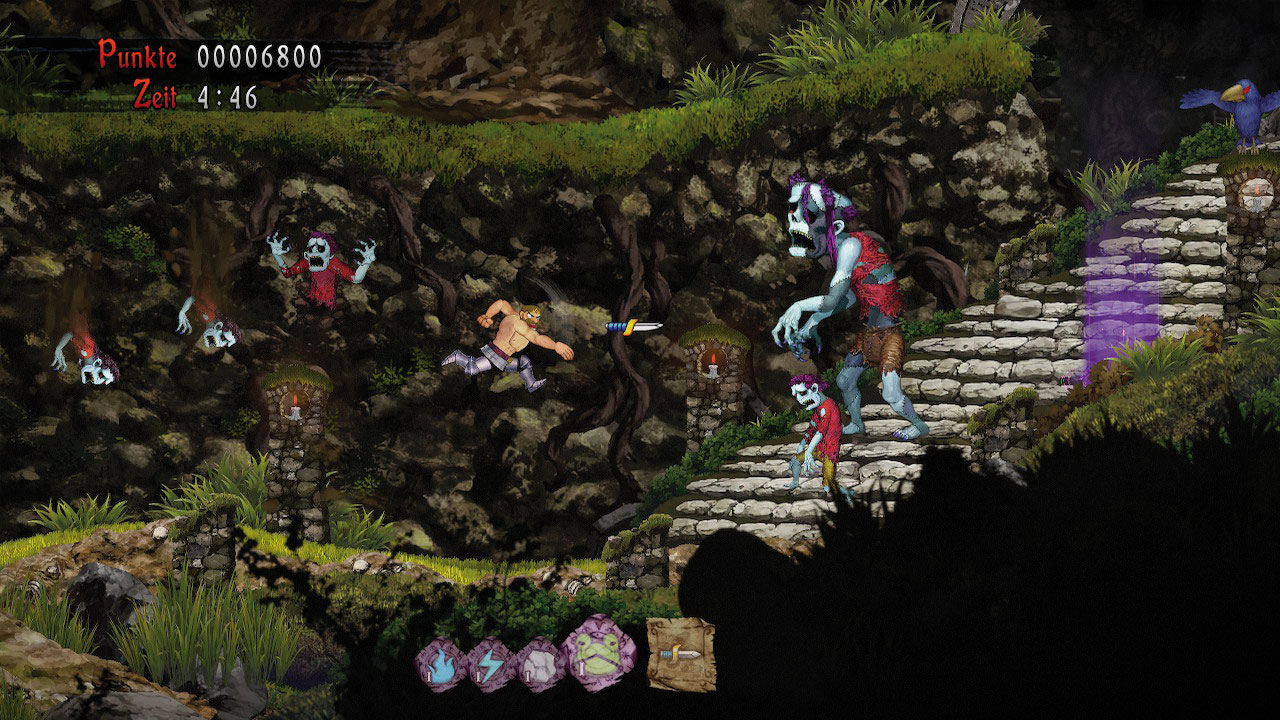This screenshot has height=720, width=1280.
Task: Select the blue flame magic icon
Action: [441, 665]
